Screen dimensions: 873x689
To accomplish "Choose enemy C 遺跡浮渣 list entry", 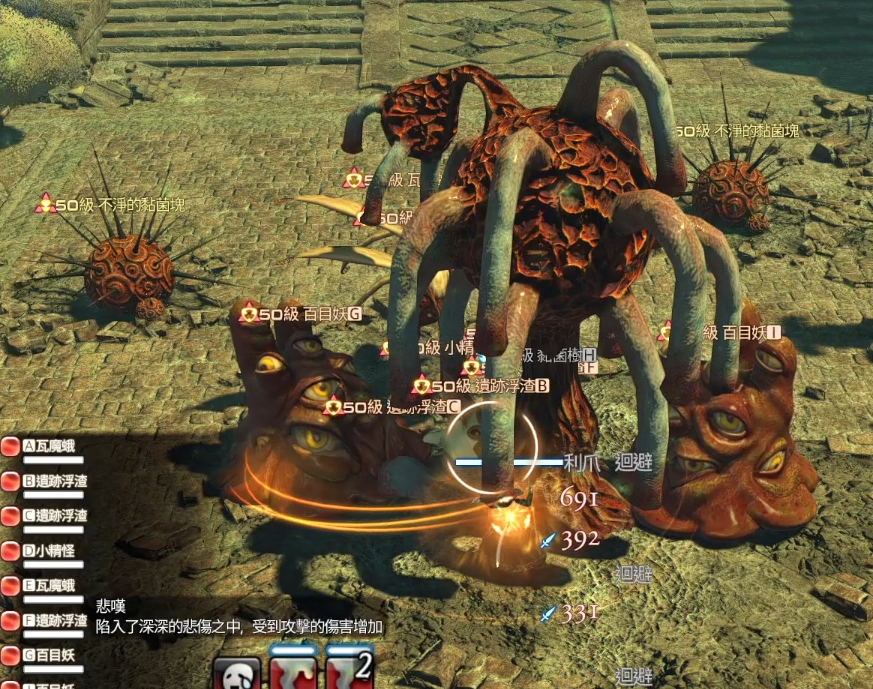I will (55, 516).
